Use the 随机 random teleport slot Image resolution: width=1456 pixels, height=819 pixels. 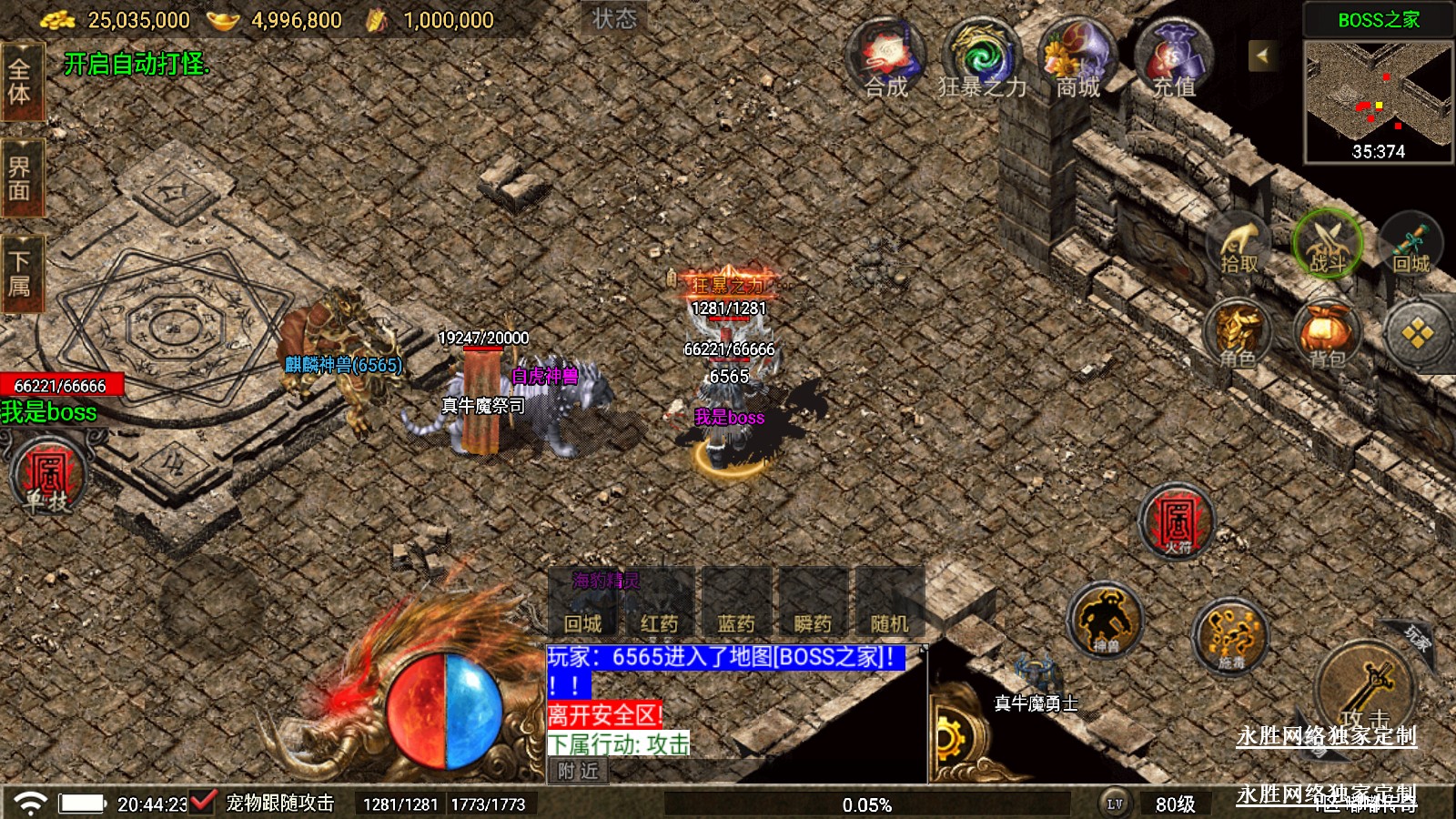point(889,604)
